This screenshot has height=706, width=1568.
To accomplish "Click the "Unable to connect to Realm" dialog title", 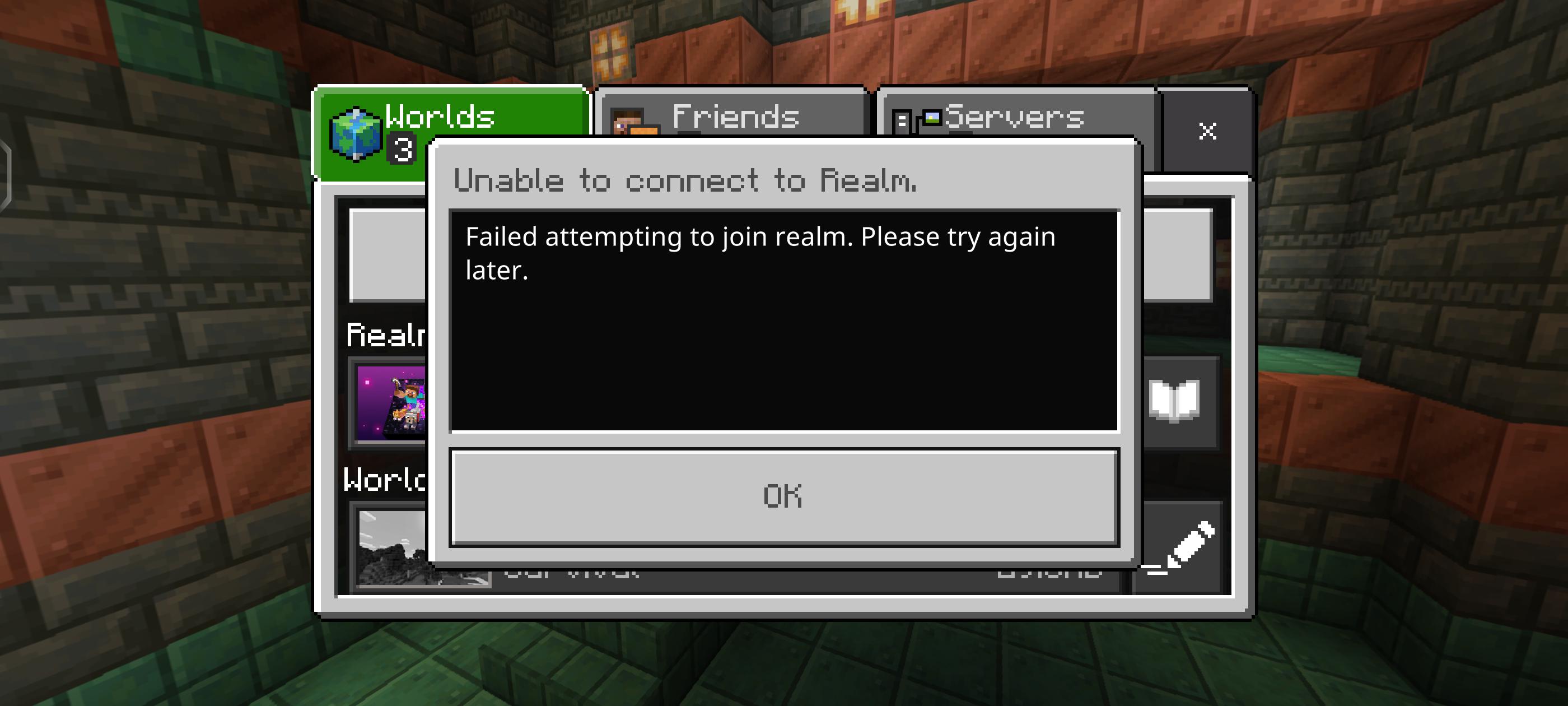I will click(685, 179).
